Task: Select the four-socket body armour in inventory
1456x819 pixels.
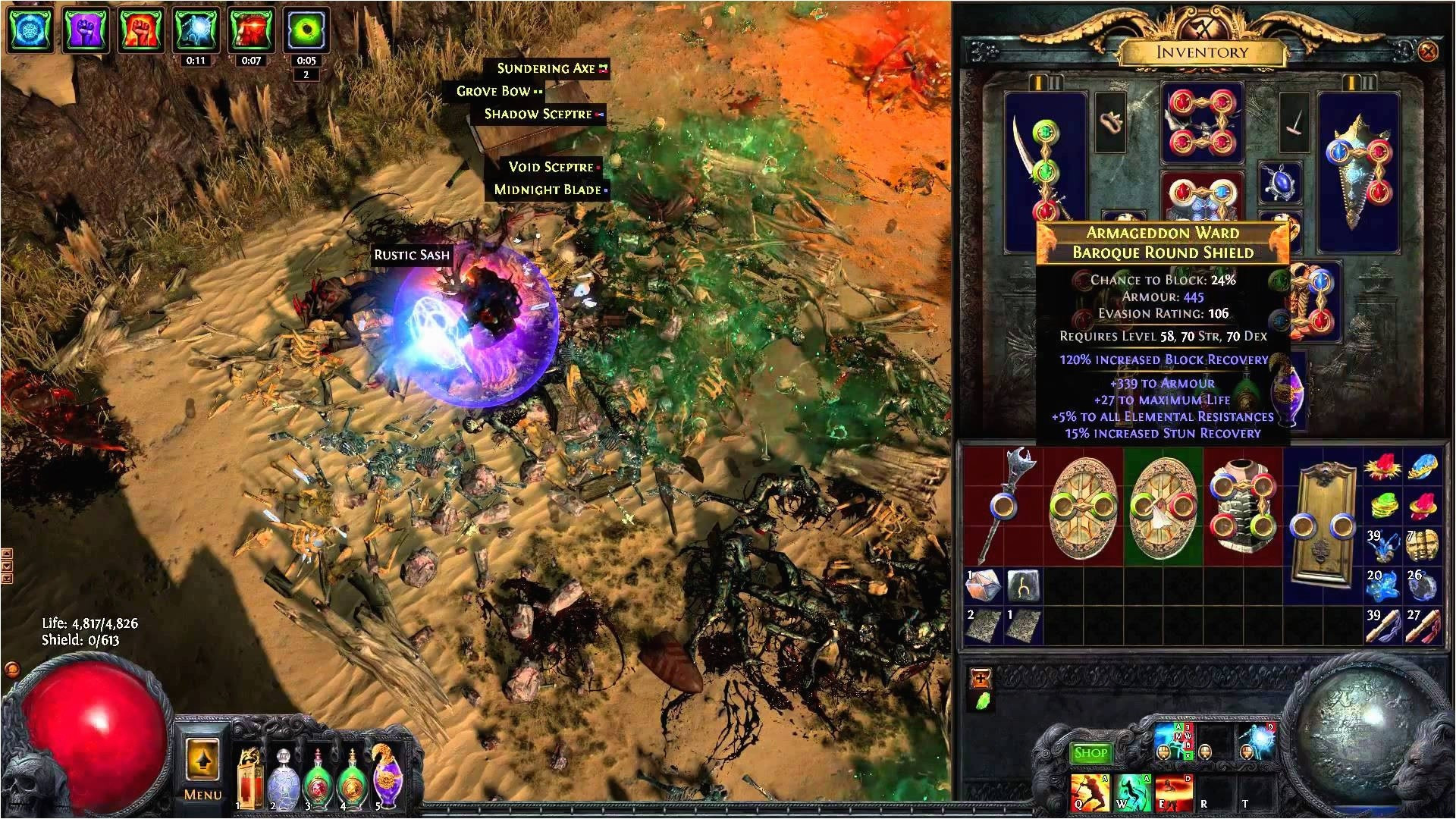Action: [1242, 504]
